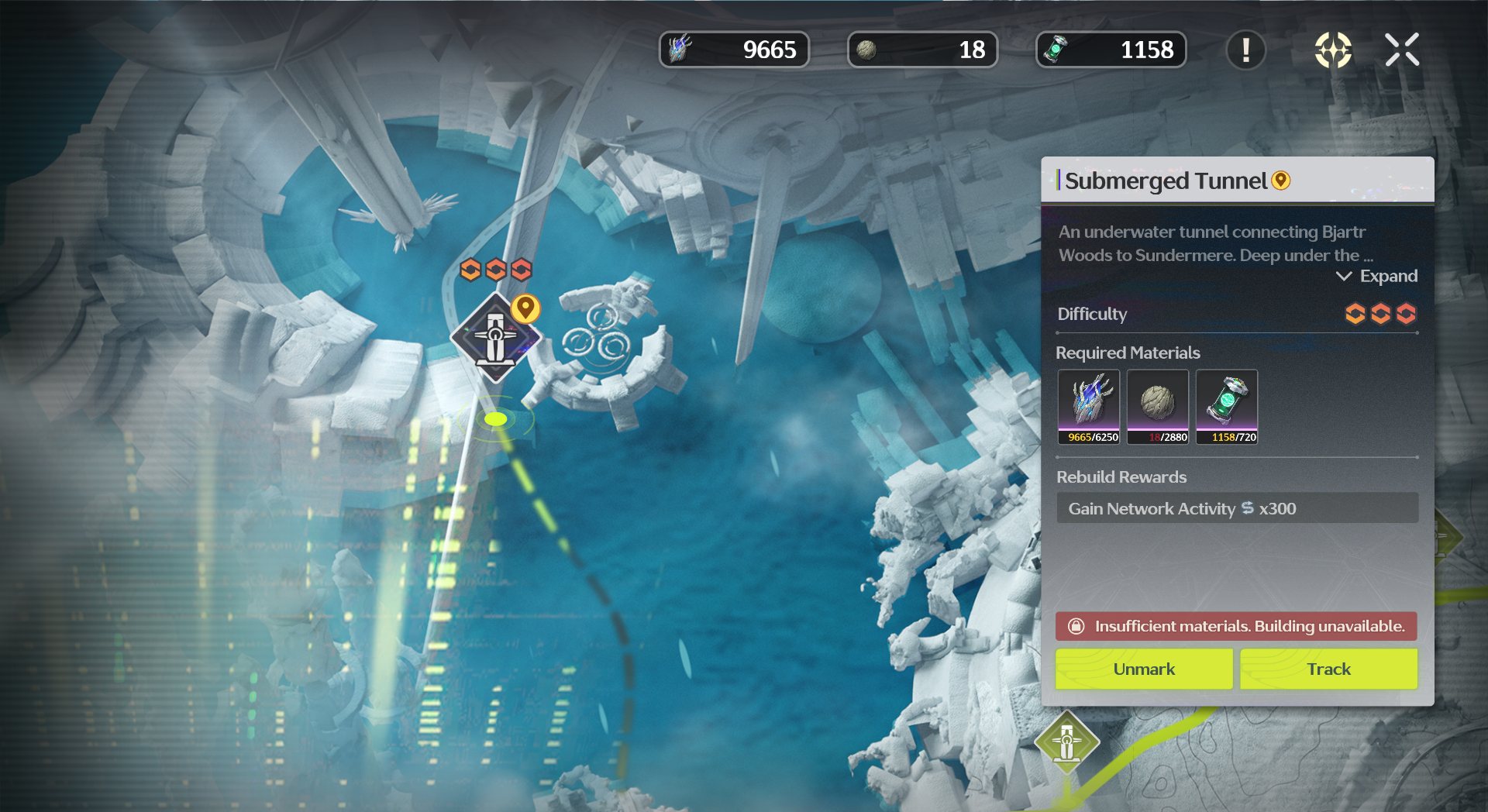Open the crystal resource counter showing 9665
Image resolution: width=1488 pixels, height=812 pixels.
click(733, 50)
